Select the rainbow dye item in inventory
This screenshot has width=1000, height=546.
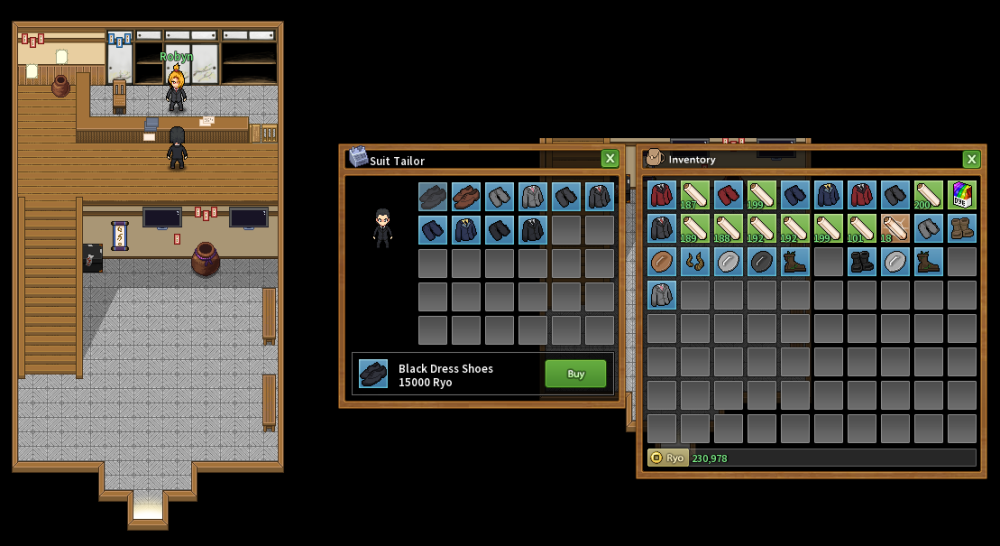(962, 195)
